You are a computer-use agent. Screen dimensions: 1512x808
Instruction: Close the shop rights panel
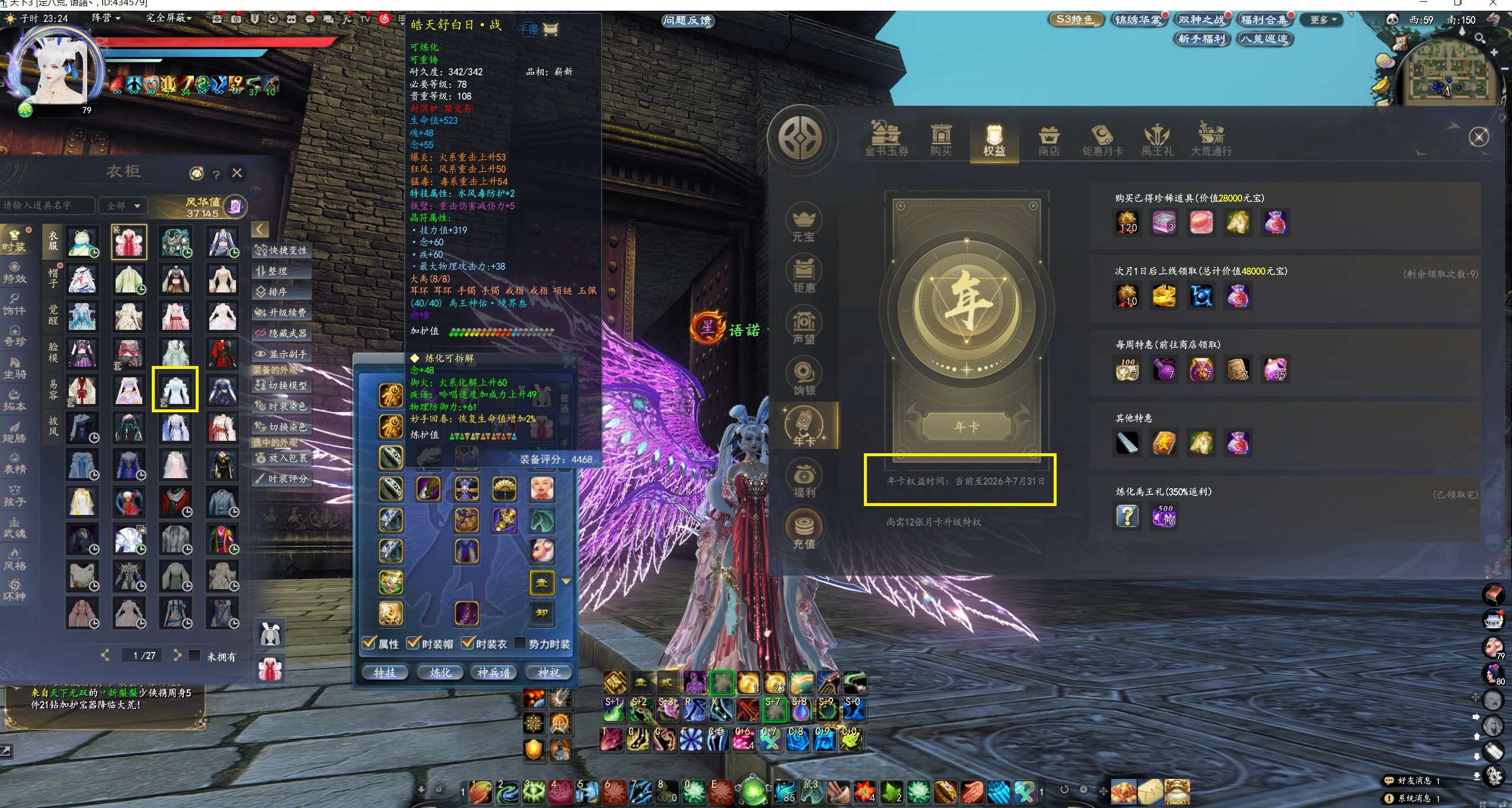coord(1479,138)
